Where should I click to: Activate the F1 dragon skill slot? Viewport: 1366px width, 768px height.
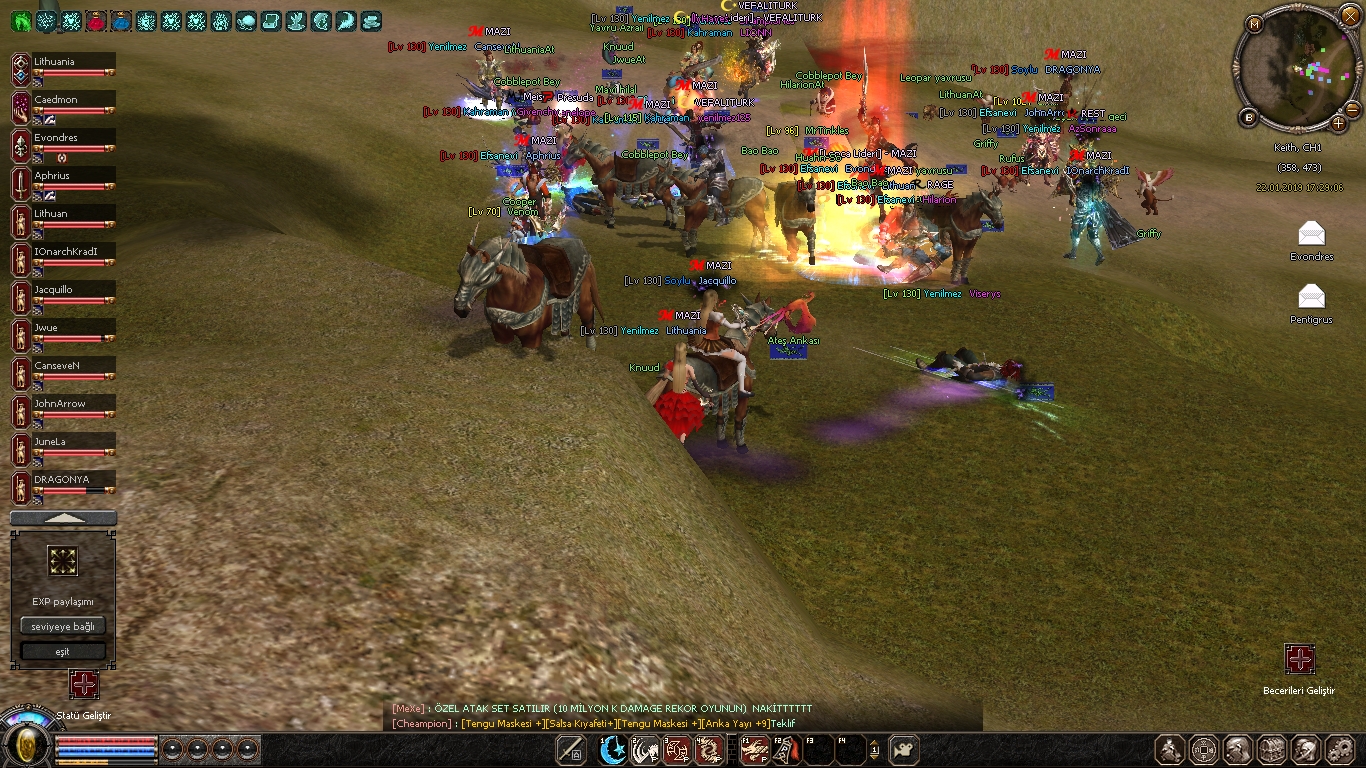click(755, 749)
